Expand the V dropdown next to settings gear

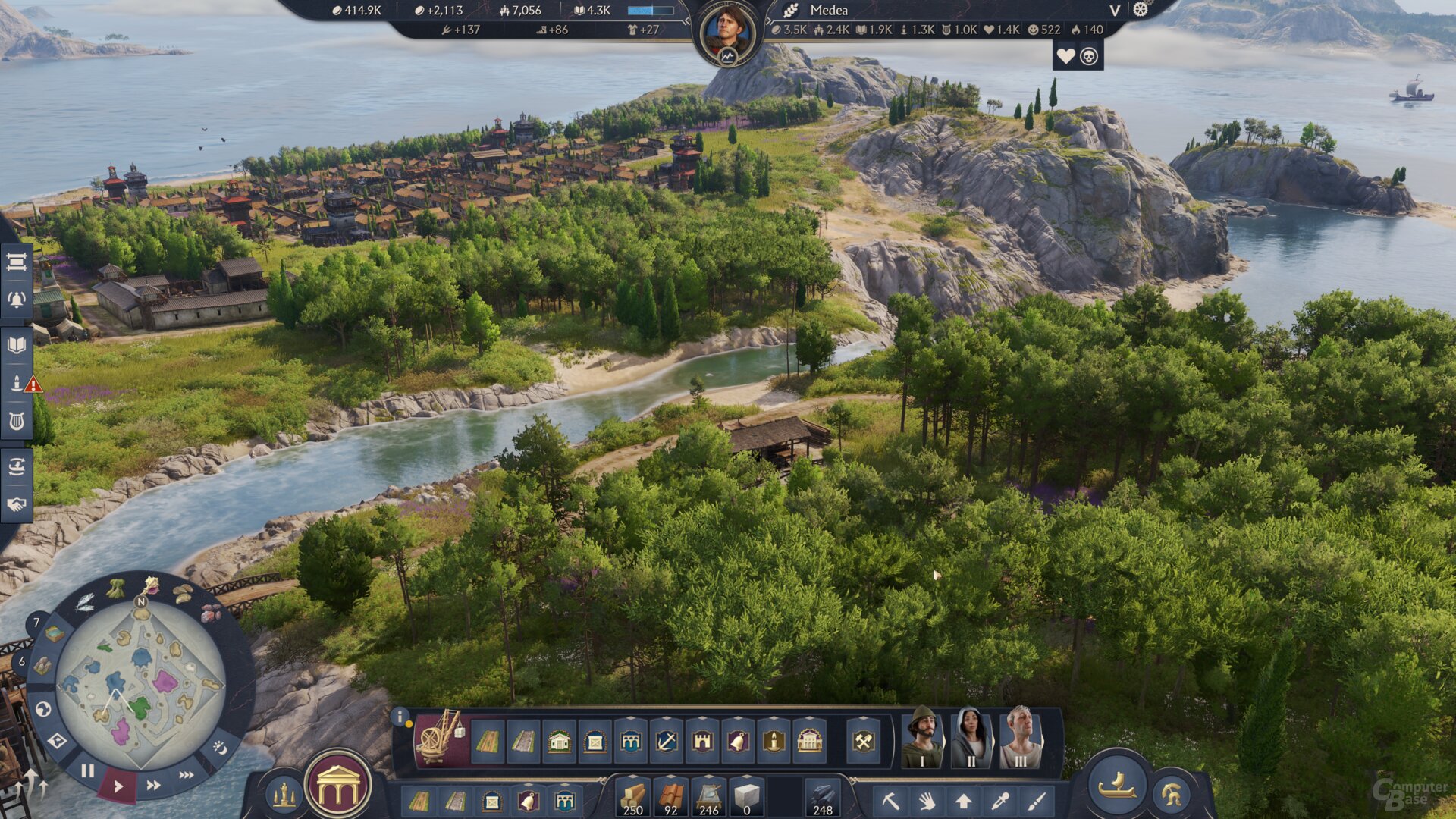coord(1115,11)
